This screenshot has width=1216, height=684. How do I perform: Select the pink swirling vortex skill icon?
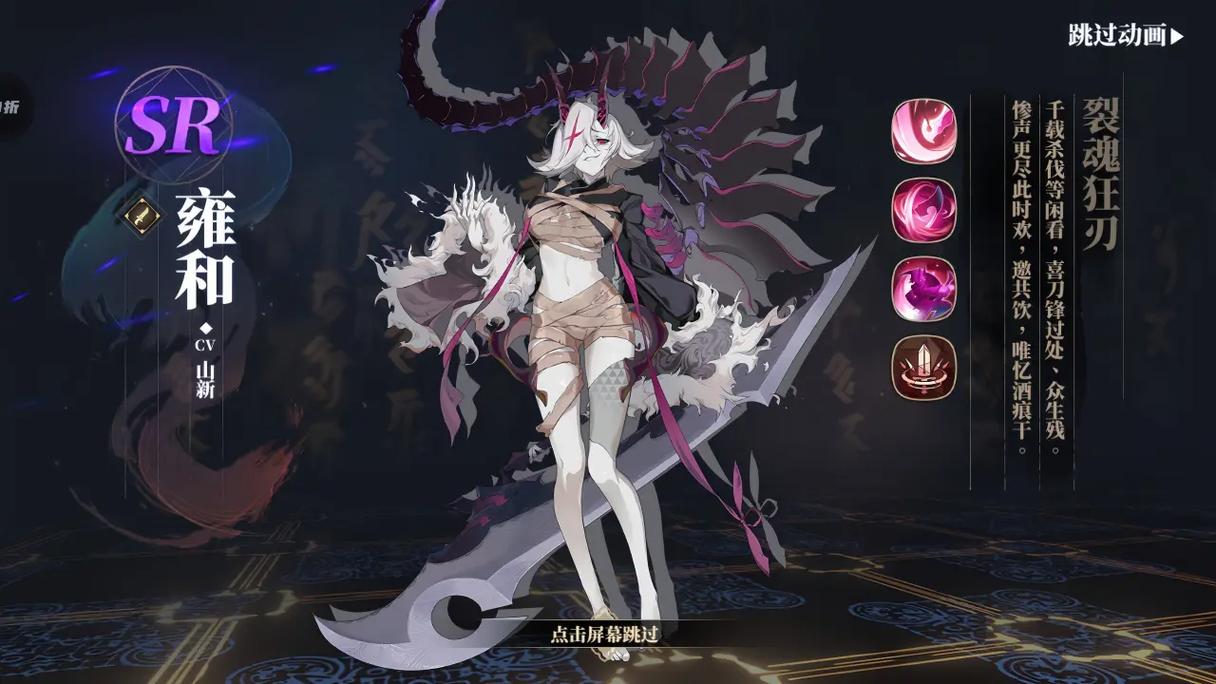click(924, 210)
